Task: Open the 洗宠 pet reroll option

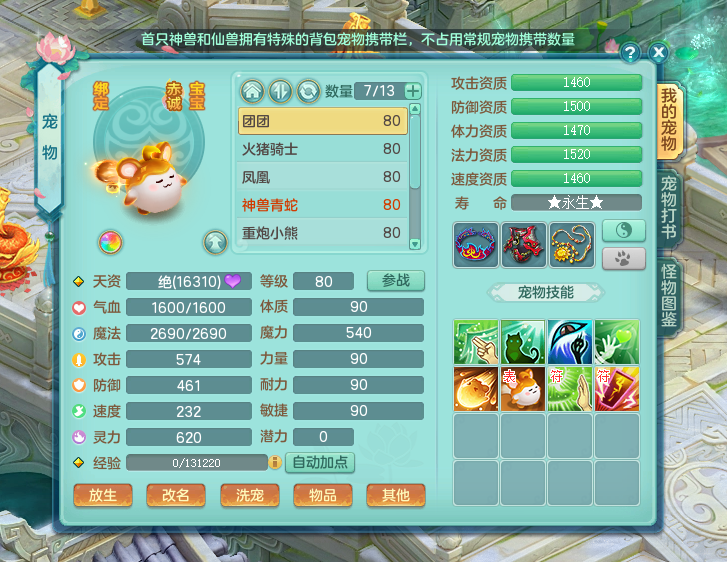Action: click(x=249, y=495)
